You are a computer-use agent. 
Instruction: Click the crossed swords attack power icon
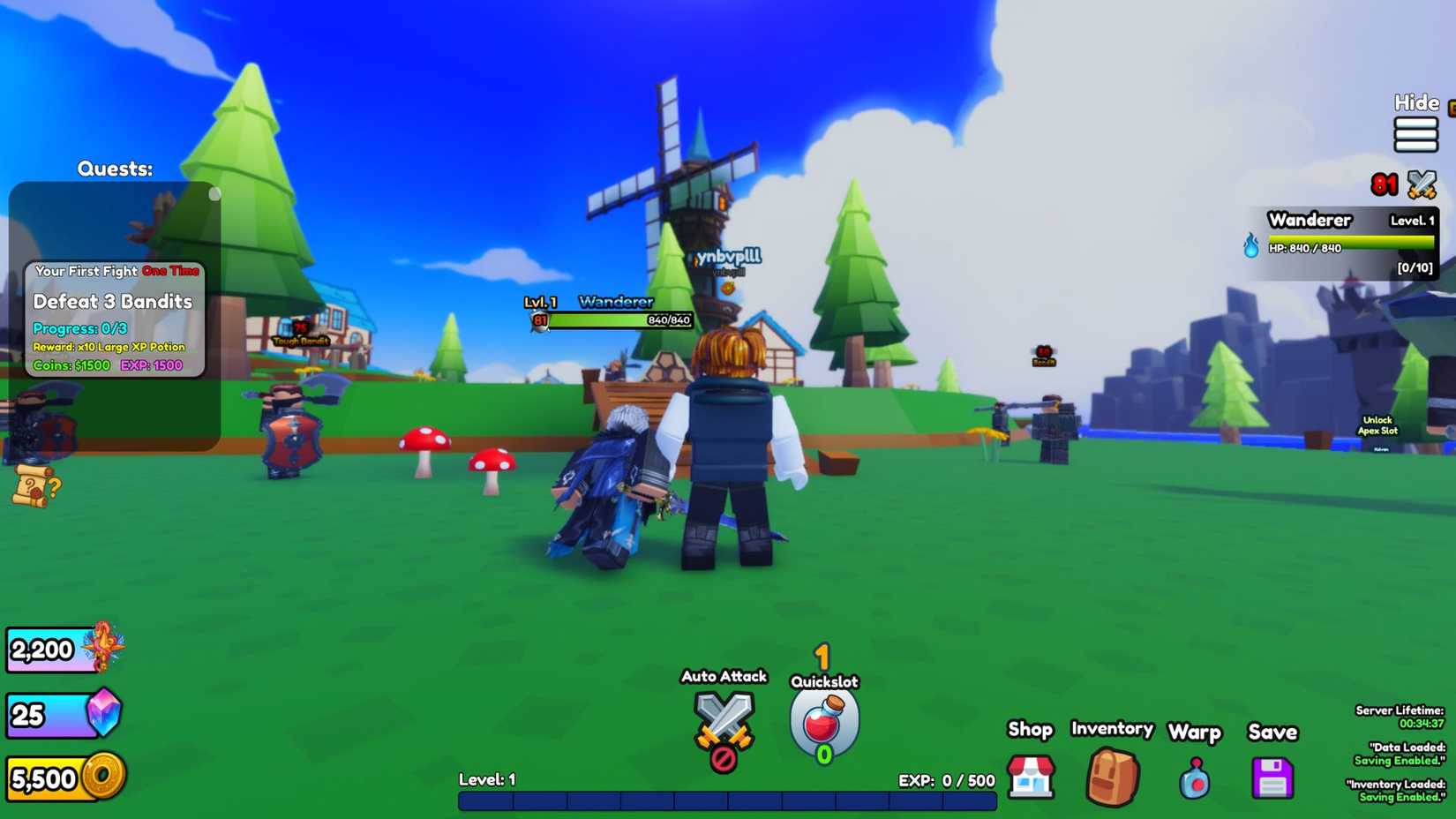[x=1424, y=184]
